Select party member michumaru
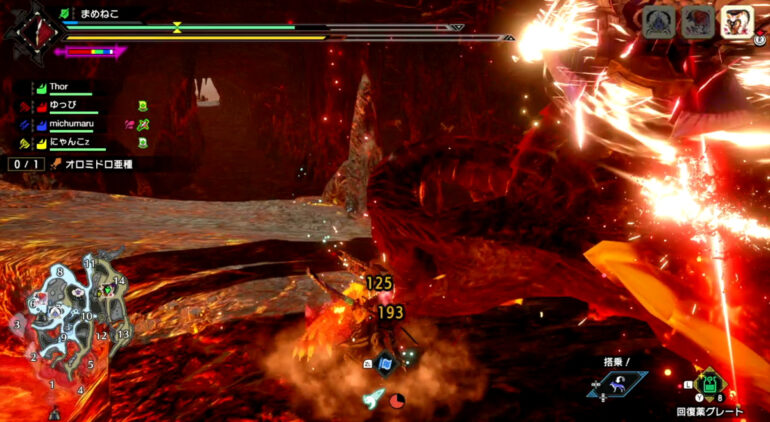The width and height of the screenshot is (770, 422). tap(75, 124)
